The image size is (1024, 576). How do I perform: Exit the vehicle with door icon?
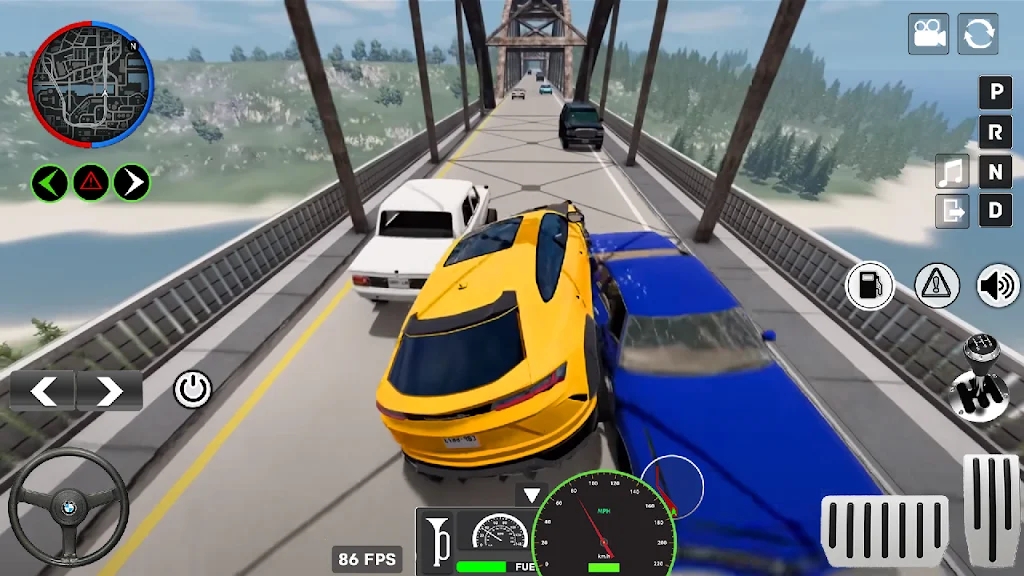point(952,210)
